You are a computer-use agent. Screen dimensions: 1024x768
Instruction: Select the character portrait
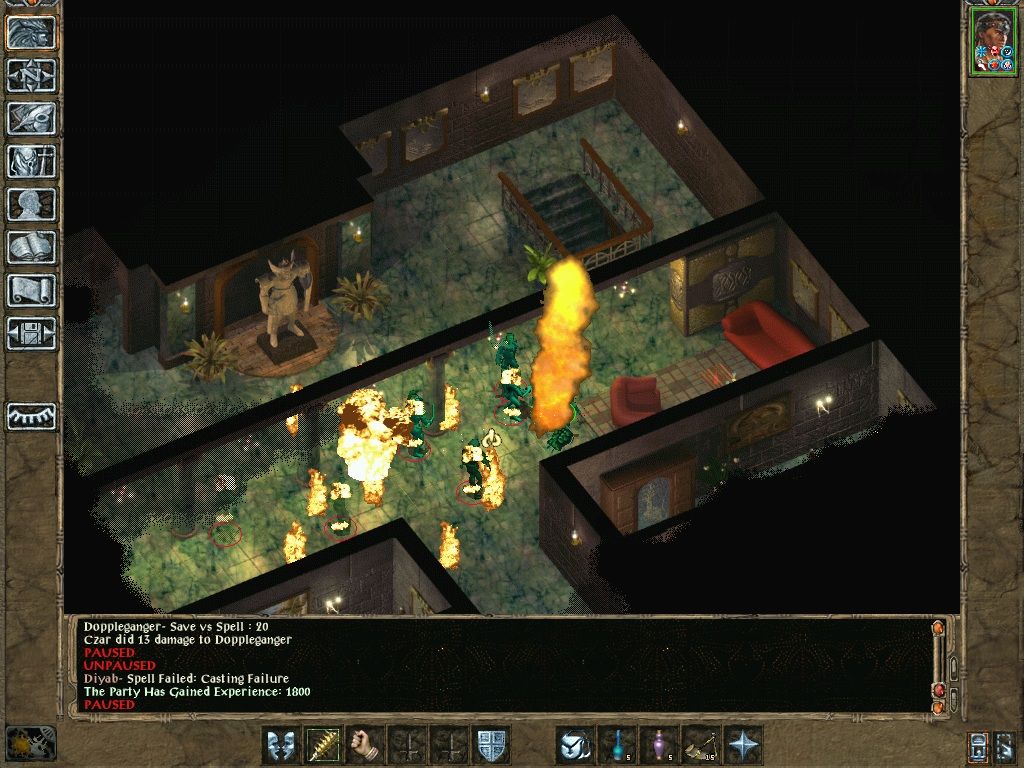pyautogui.click(x=992, y=43)
